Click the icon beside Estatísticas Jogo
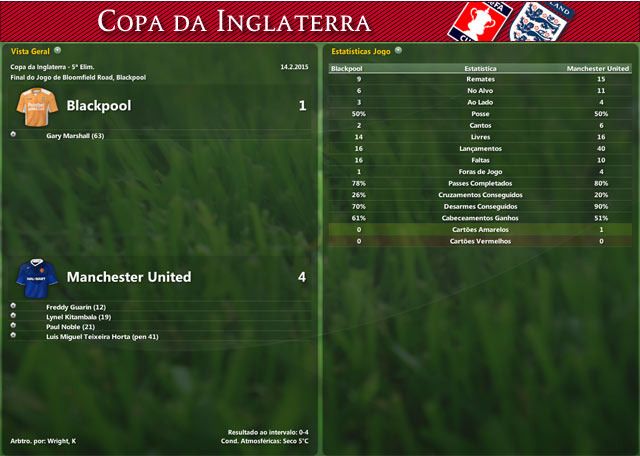The width and height of the screenshot is (640, 456). [399, 48]
